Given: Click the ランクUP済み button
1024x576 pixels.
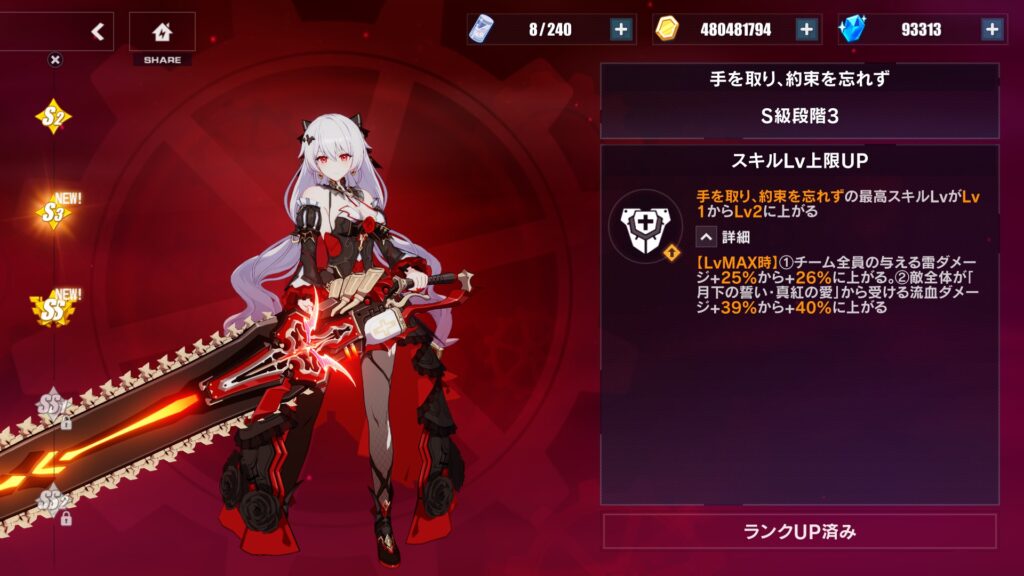Looking at the screenshot, I should click(800, 531).
